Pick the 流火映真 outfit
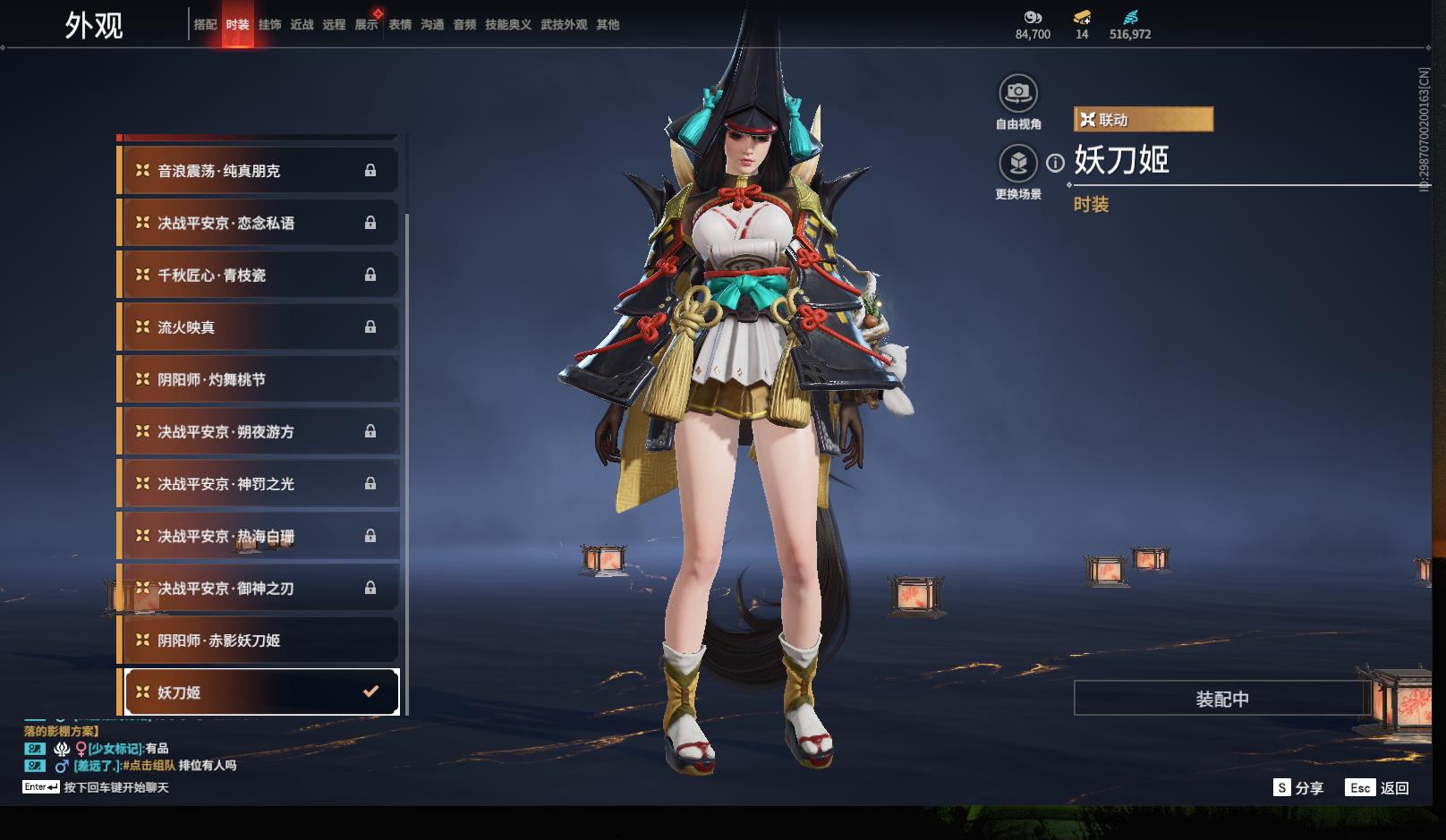 click(259, 327)
